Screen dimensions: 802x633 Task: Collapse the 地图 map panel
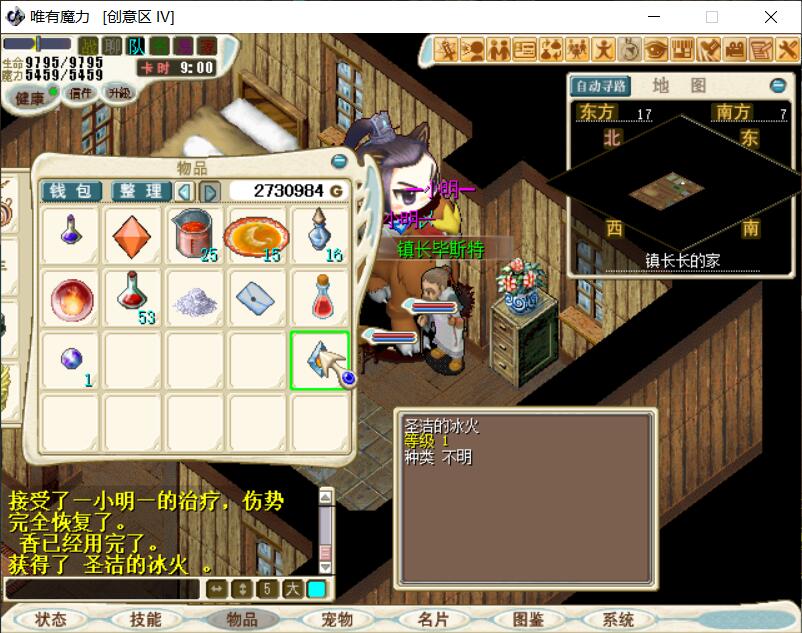click(778, 86)
